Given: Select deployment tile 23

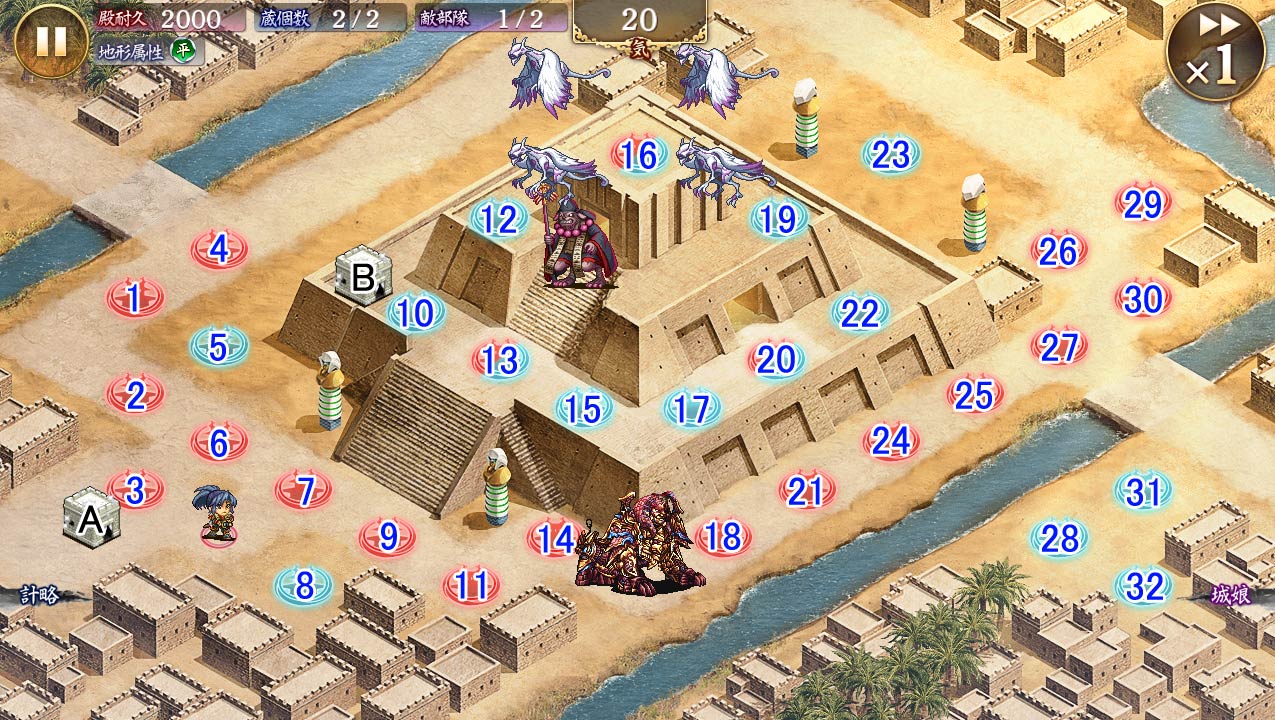Looking at the screenshot, I should coord(890,155).
